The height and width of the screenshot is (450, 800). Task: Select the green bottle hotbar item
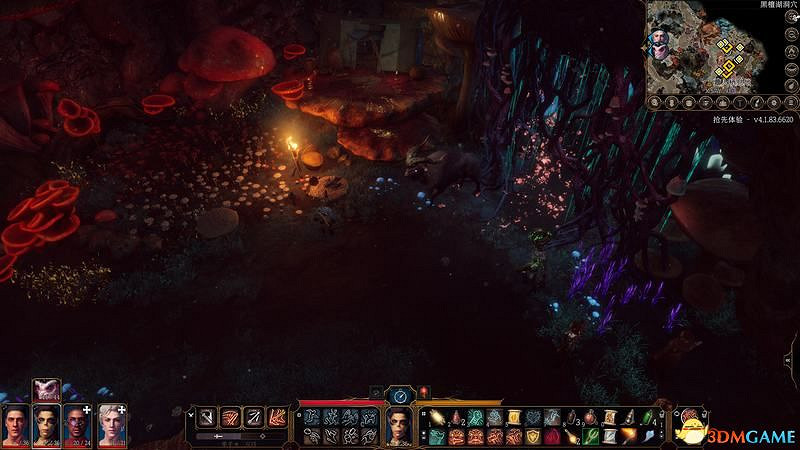[646, 418]
